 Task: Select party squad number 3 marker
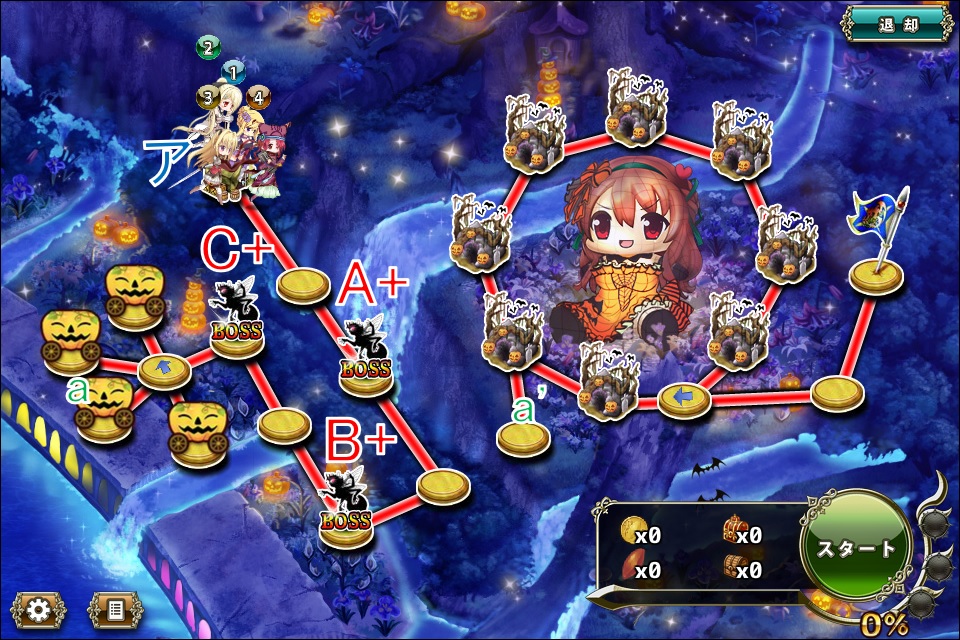[x=208, y=97]
